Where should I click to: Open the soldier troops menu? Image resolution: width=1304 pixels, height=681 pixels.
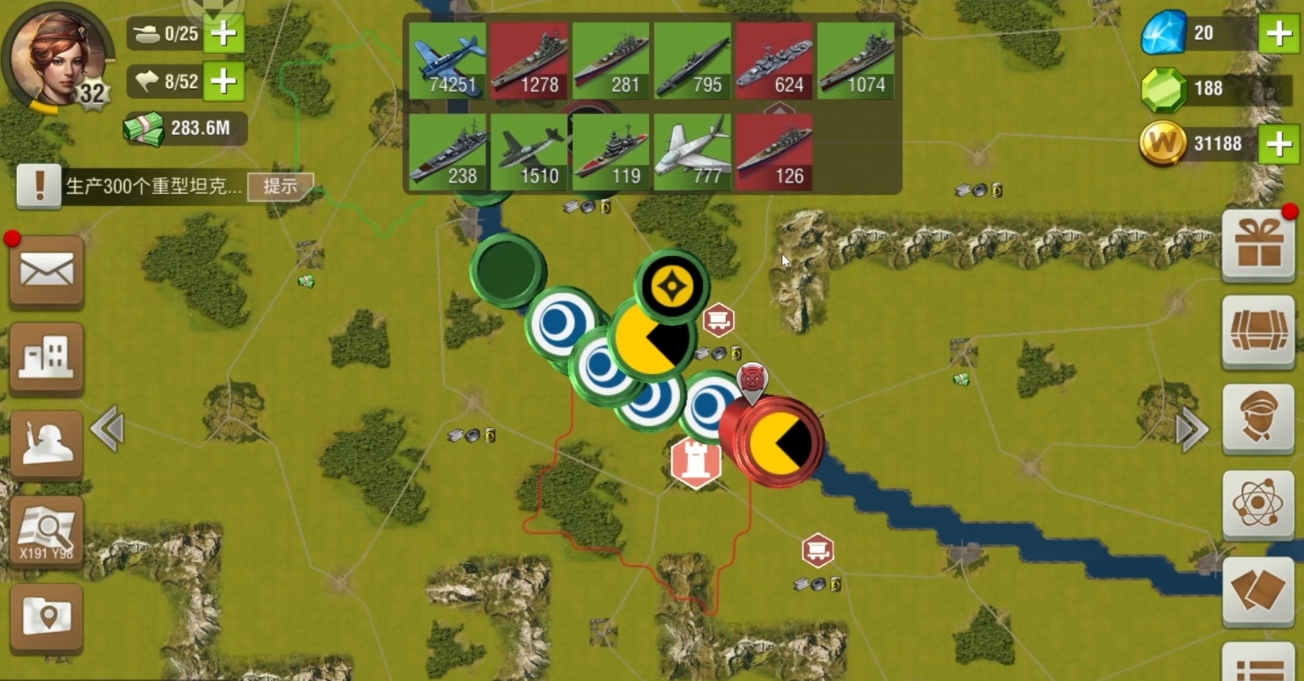click(x=46, y=443)
